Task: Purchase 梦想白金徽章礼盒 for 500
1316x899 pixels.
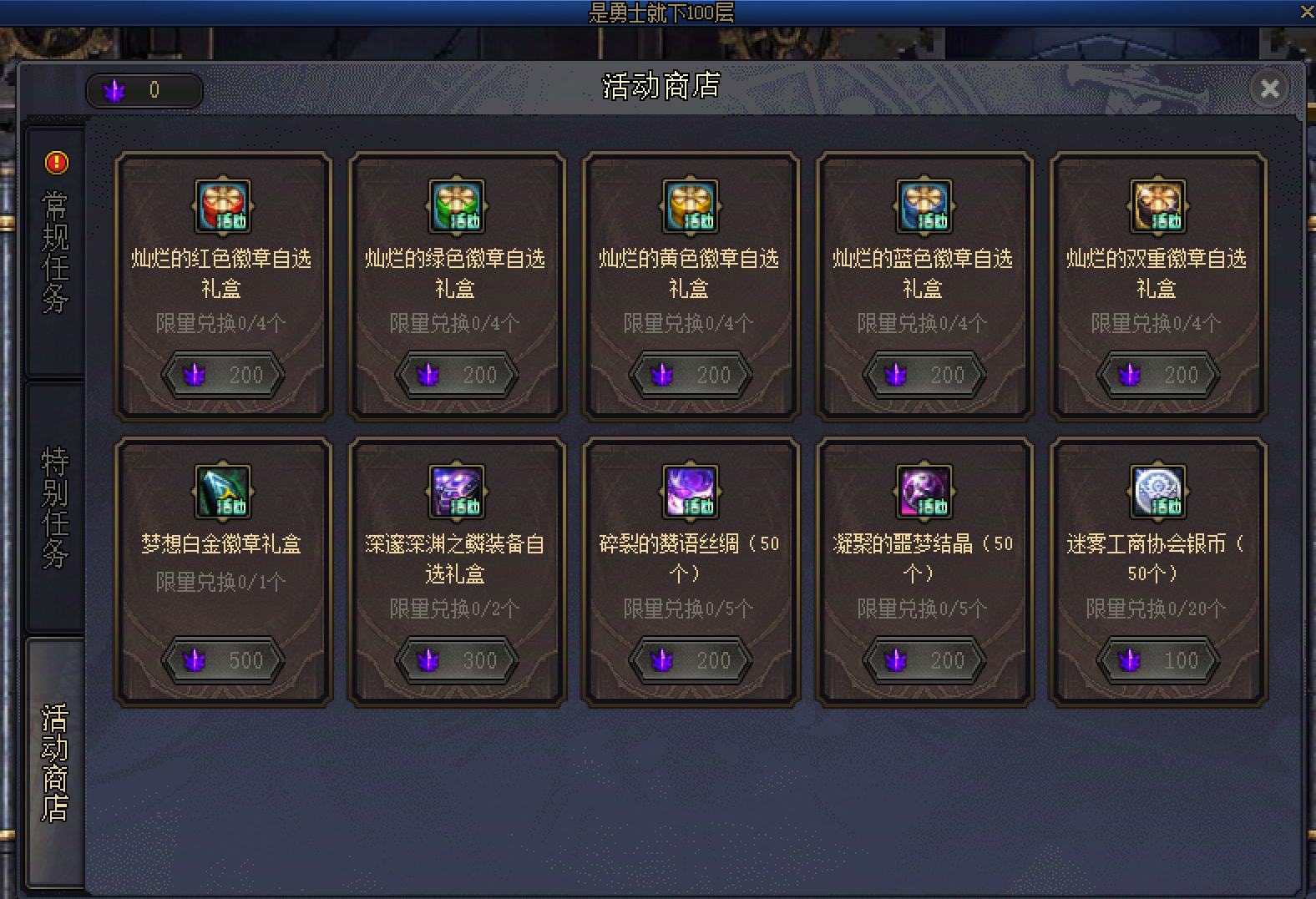Action: pos(222,659)
